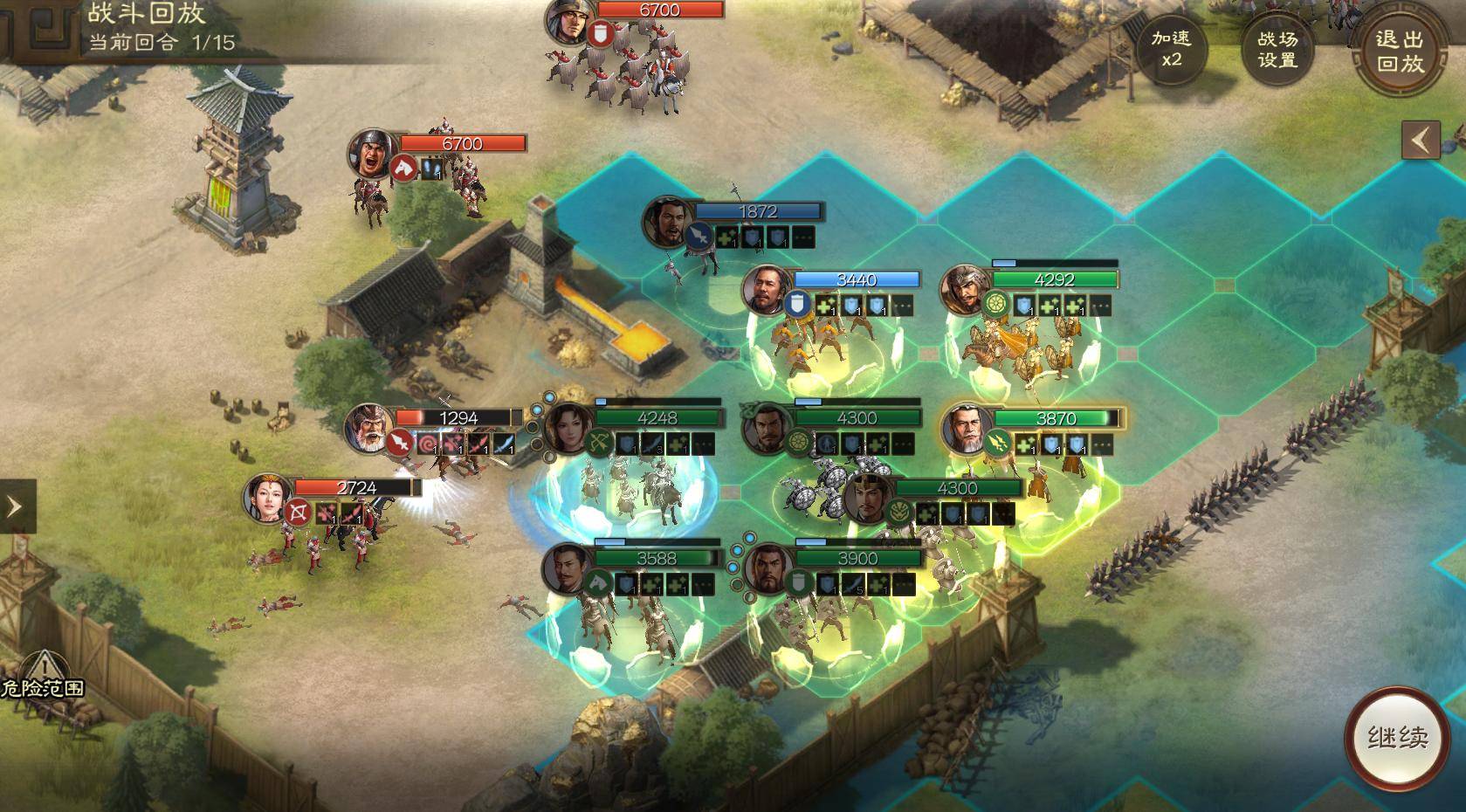Viewport: 1466px width, 812px height.
Task: Select the shouting enemy general with 6700 cavalry
Action: [374, 155]
